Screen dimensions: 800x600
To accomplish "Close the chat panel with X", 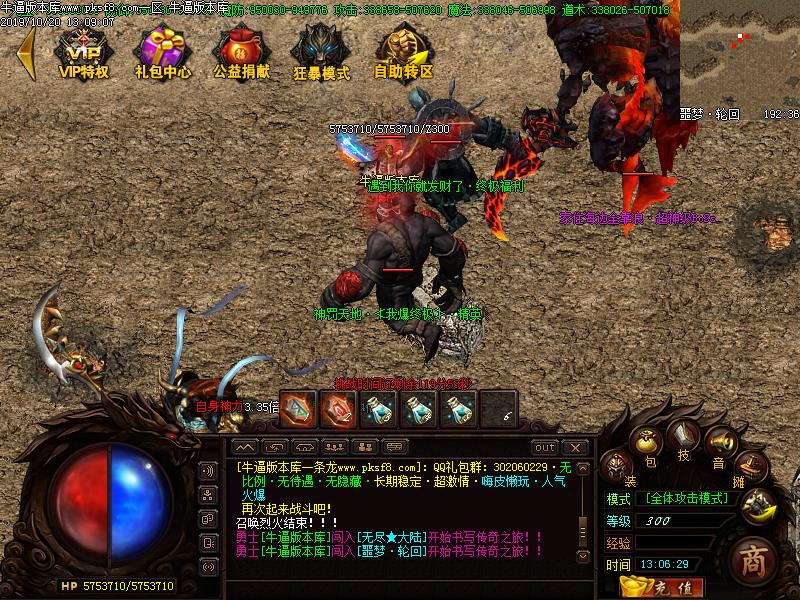I will 574,447.
